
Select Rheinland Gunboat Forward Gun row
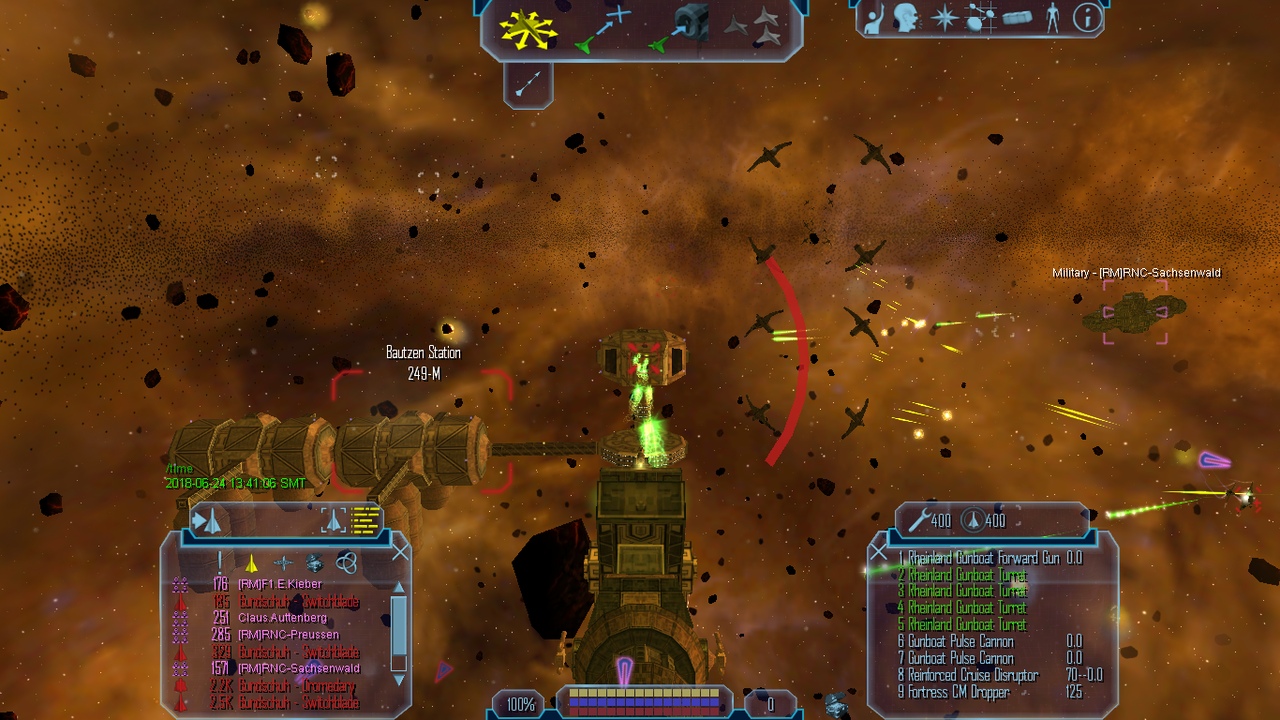[x=978, y=558]
